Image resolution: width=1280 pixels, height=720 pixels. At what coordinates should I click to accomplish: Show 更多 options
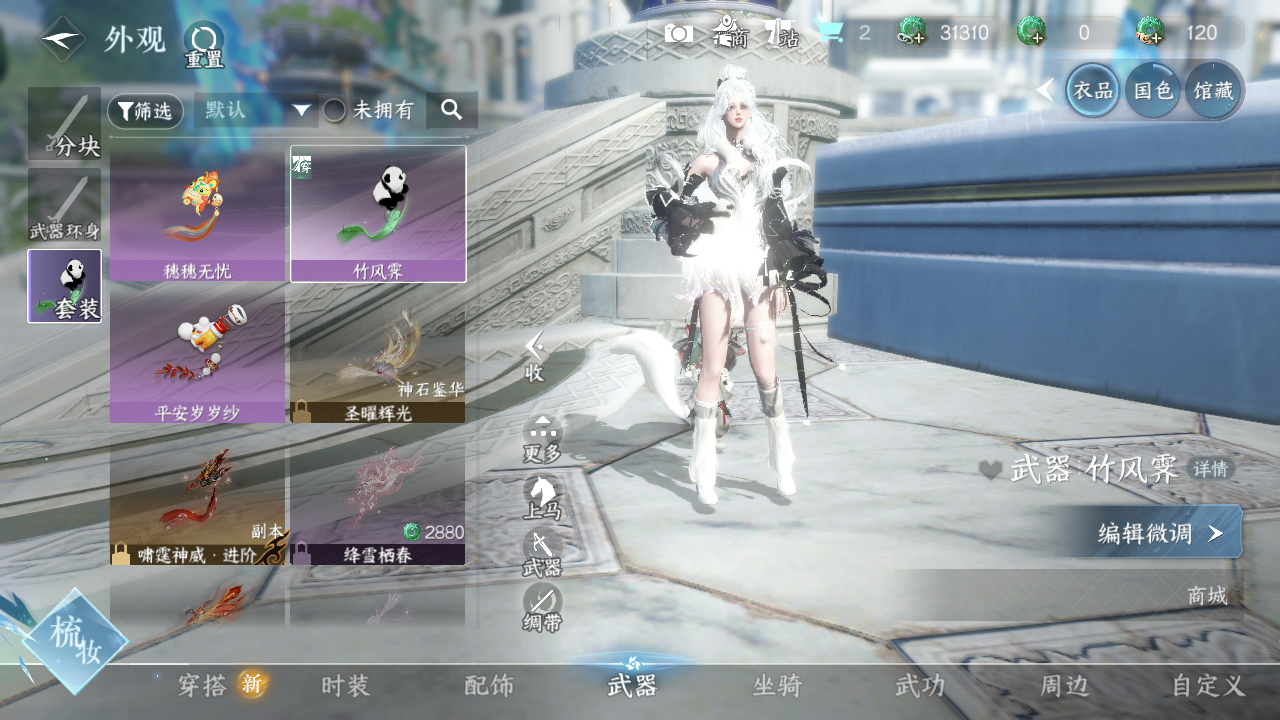coord(543,439)
